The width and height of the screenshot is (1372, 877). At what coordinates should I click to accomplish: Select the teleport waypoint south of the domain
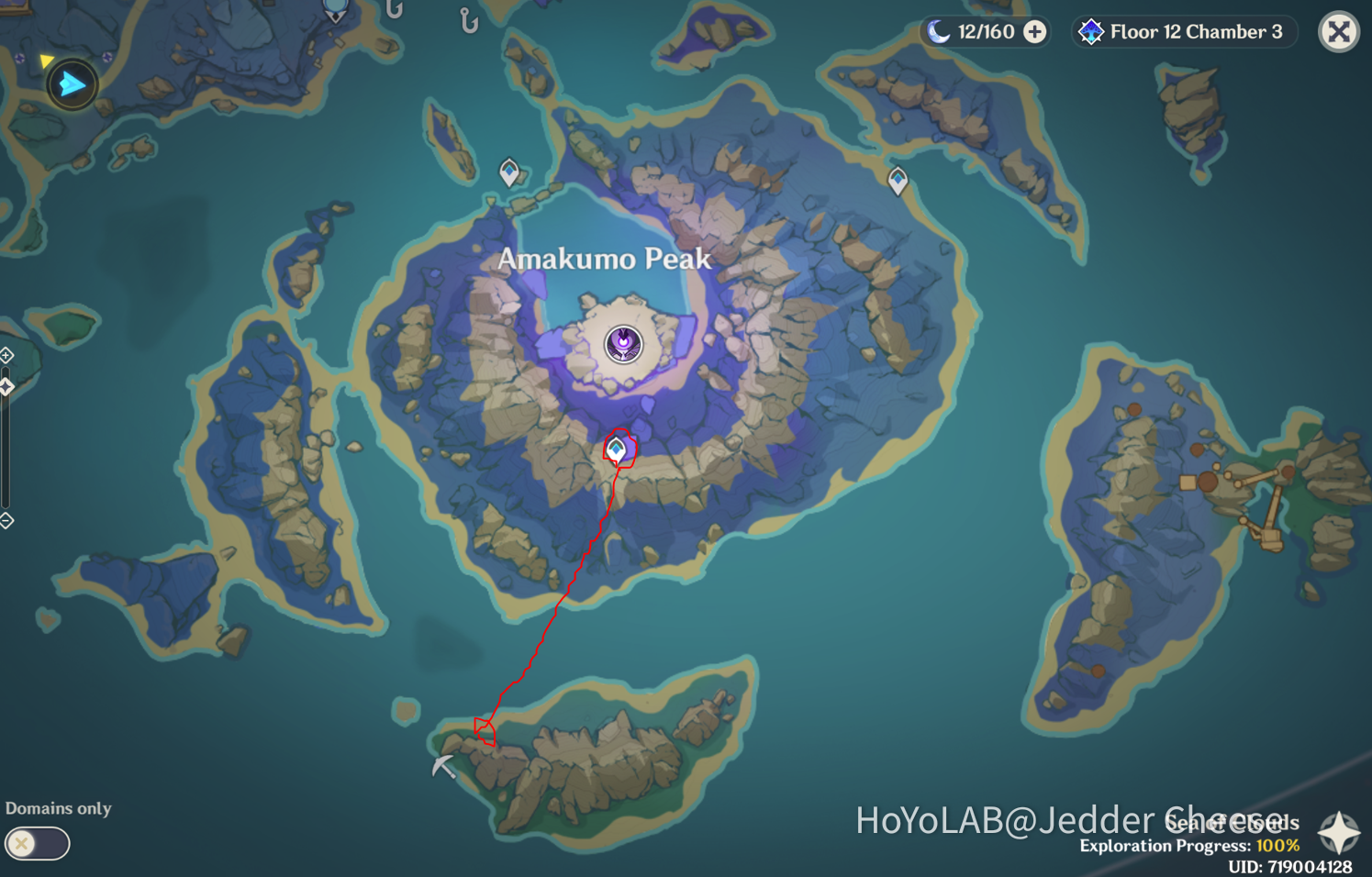pyautogui.click(x=615, y=450)
